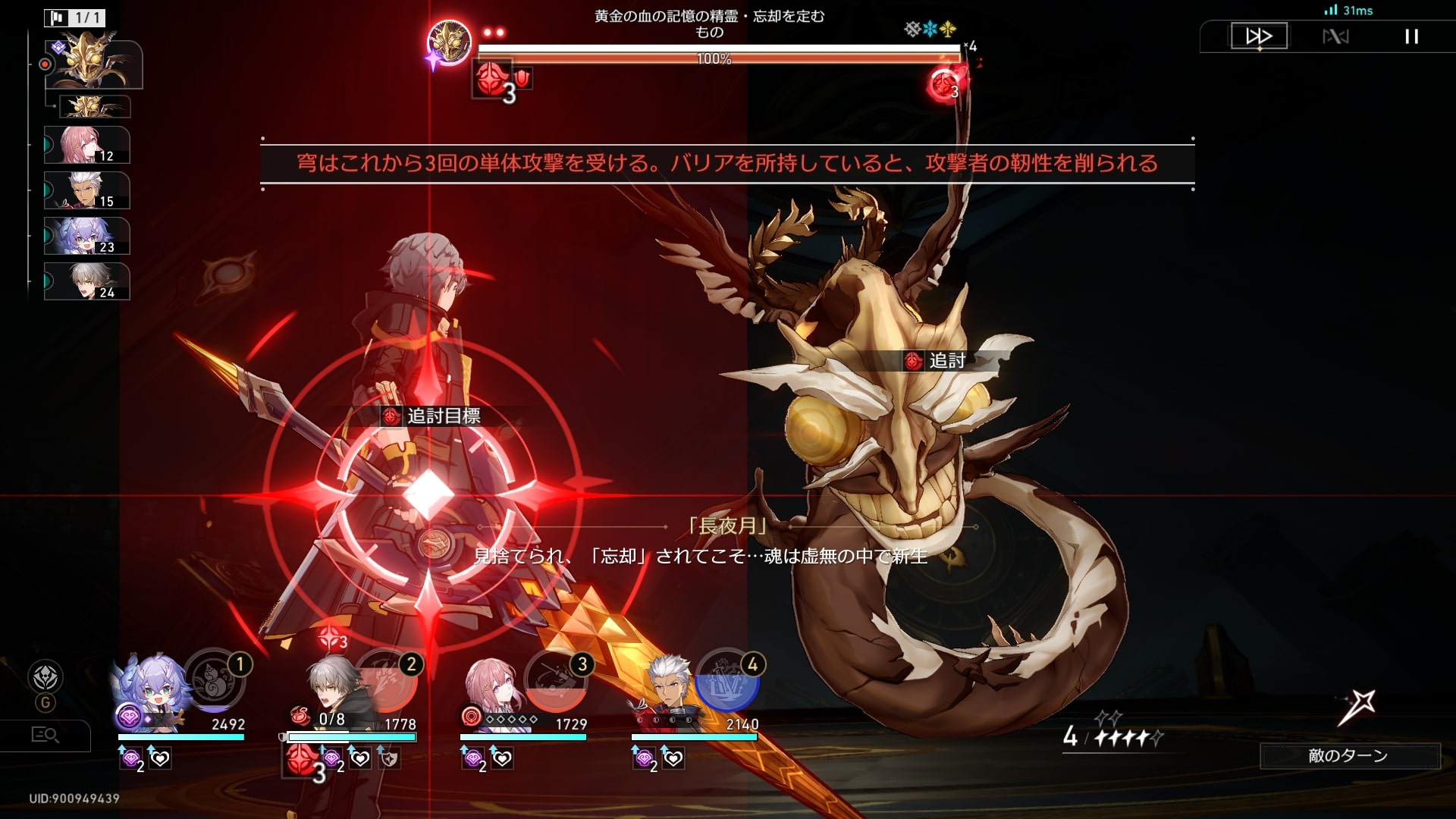
Task: Select the grey-haired turn order entry 24
Action: (86, 281)
